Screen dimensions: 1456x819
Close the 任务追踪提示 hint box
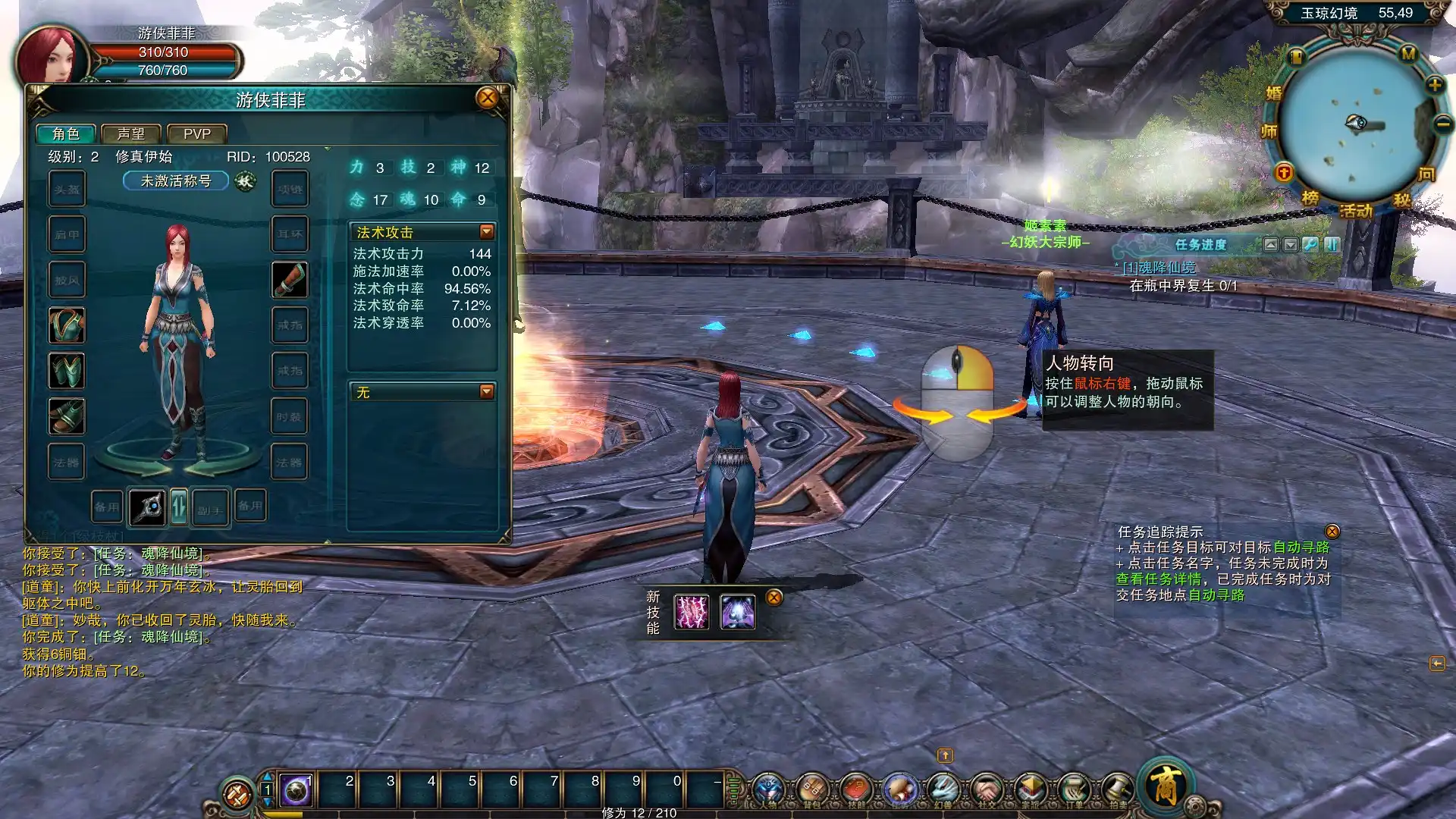(1332, 532)
